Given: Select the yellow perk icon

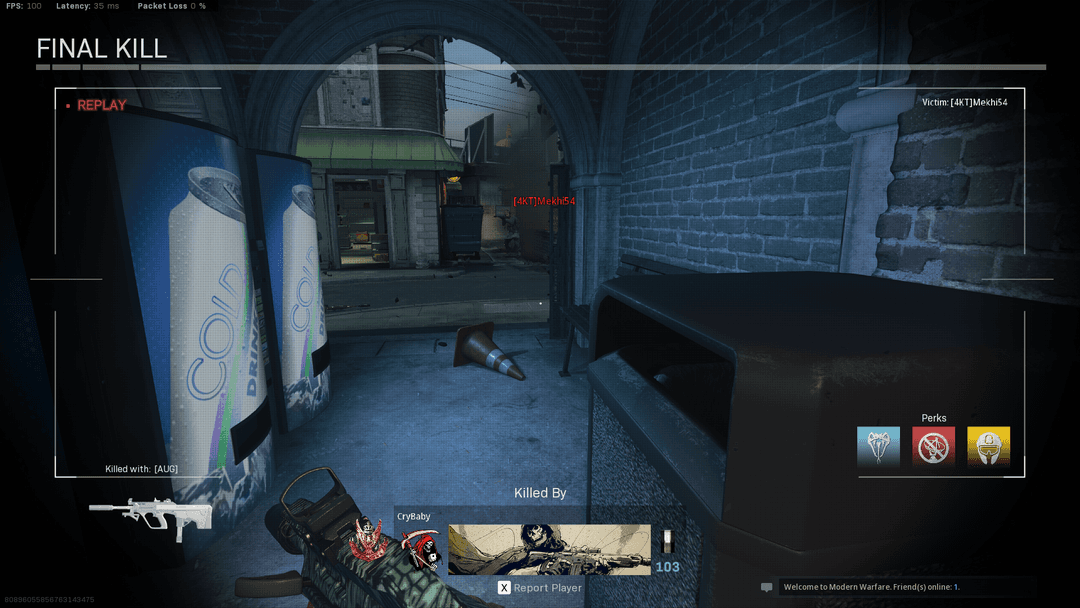Looking at the screenshot, I should [988, 446].
